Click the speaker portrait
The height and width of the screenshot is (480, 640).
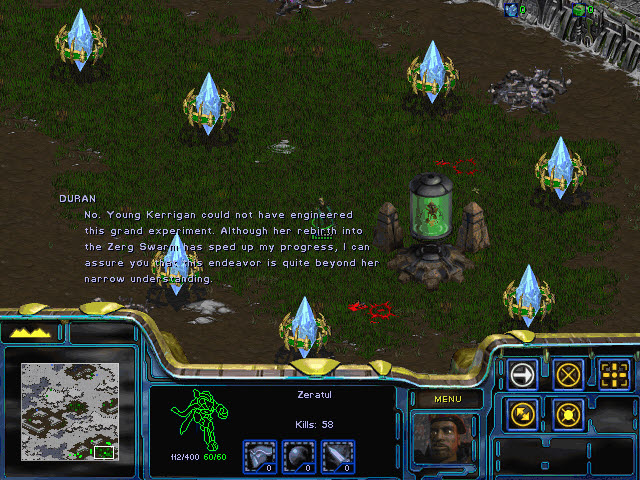(x=445, y=440)
